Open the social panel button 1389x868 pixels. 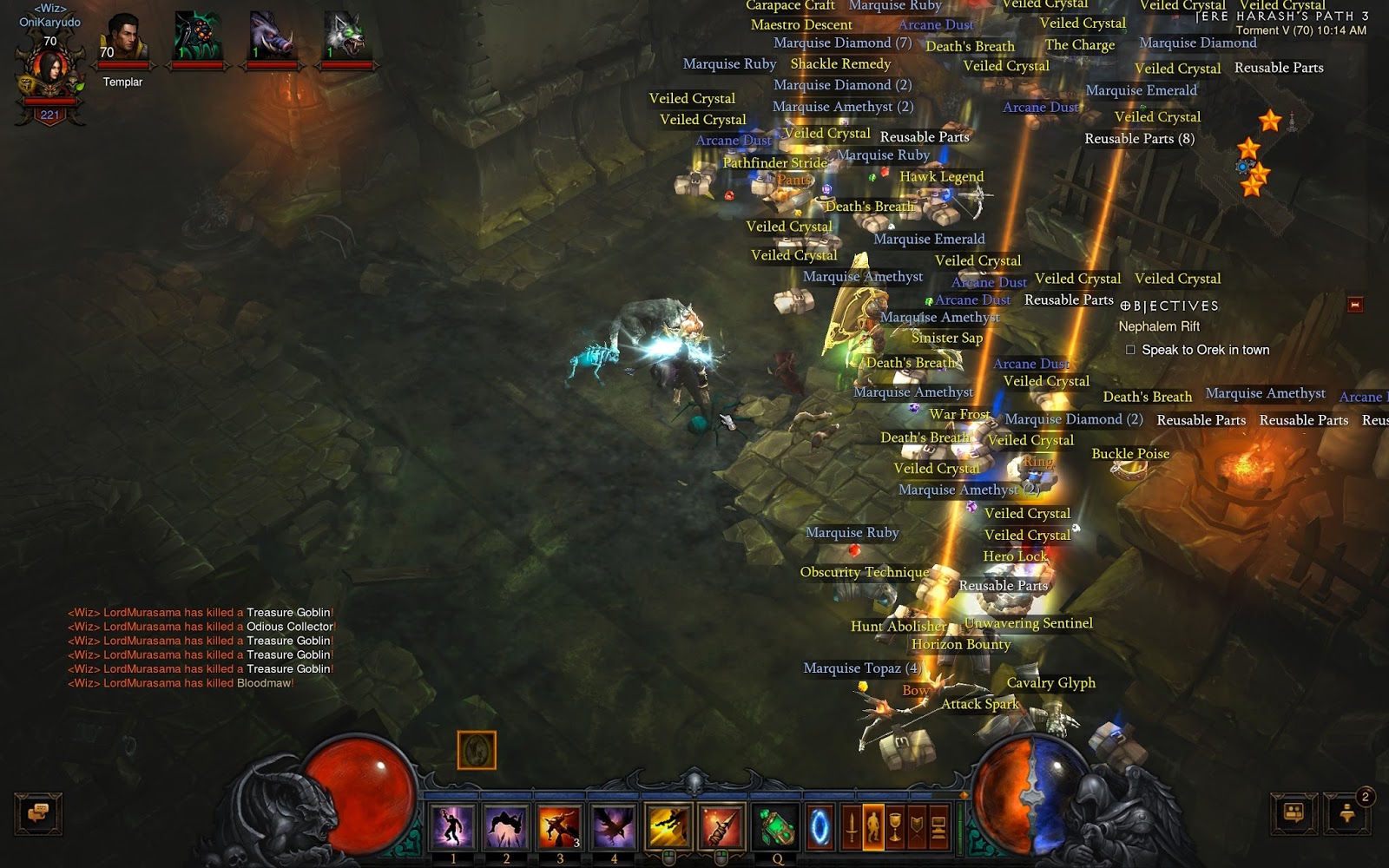point(1294,813)
